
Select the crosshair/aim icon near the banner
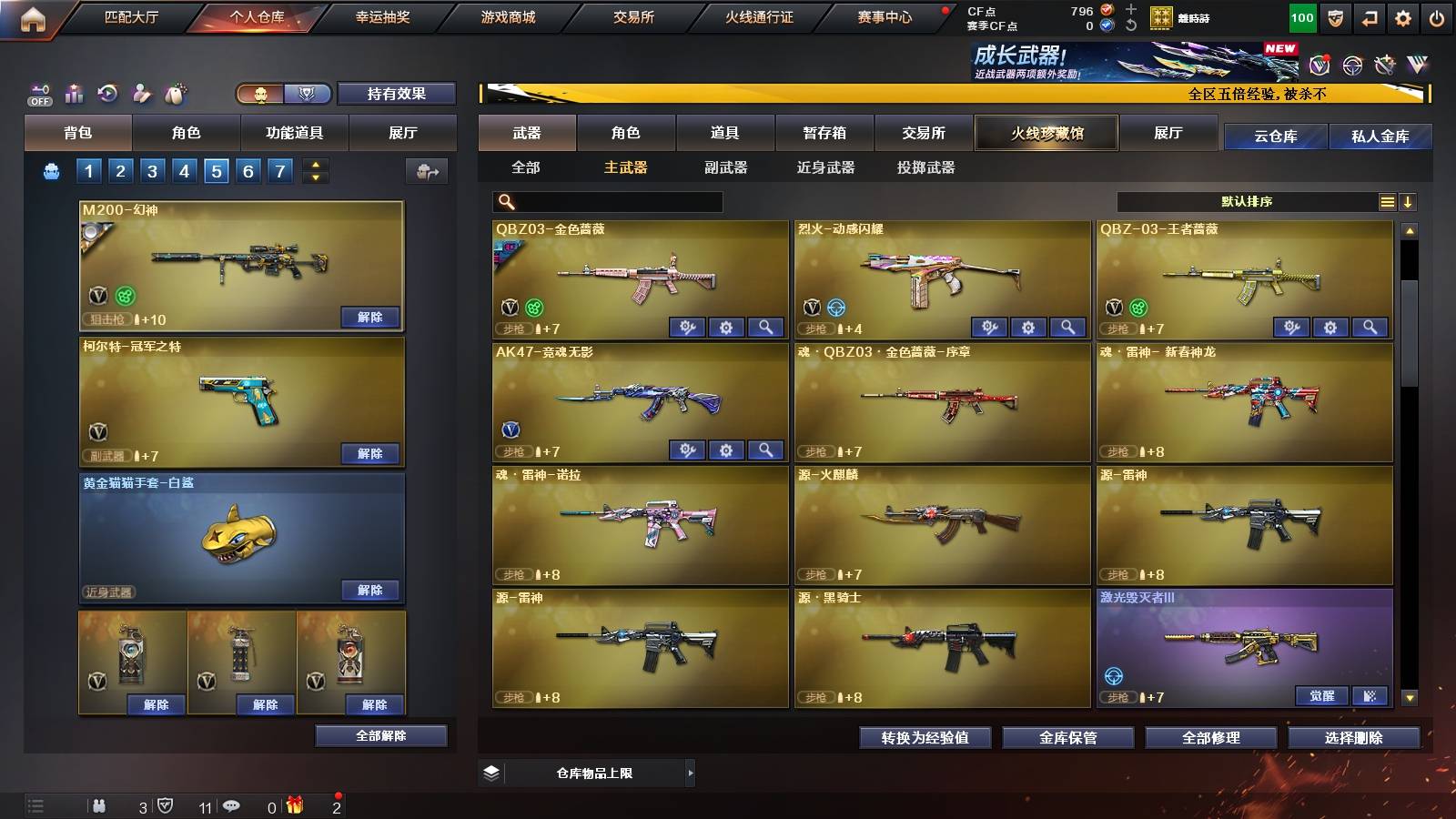(1350, 66)
